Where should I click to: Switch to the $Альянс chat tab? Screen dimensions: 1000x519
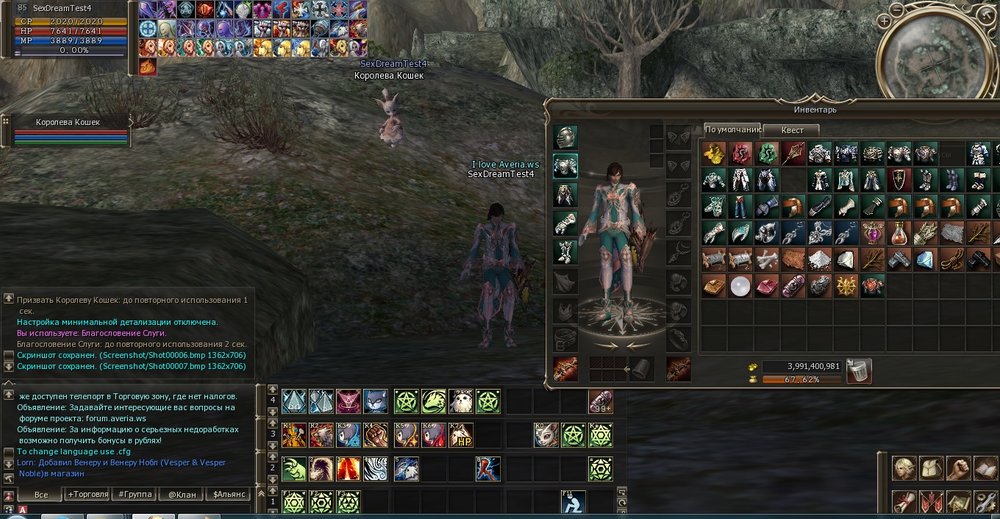[227, 495]
